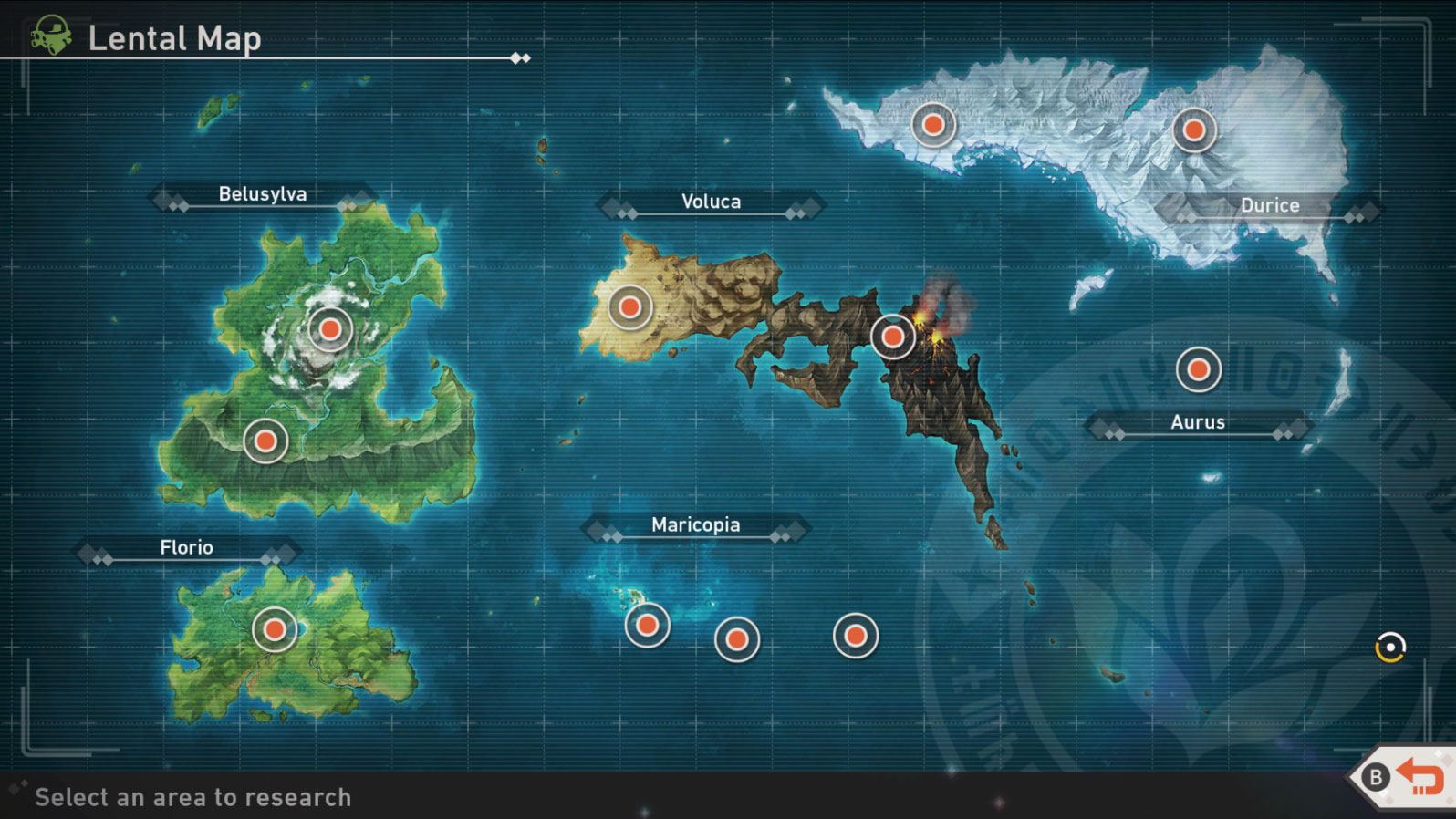Select Voluca's erupting volcano marker

pos(893,337)
